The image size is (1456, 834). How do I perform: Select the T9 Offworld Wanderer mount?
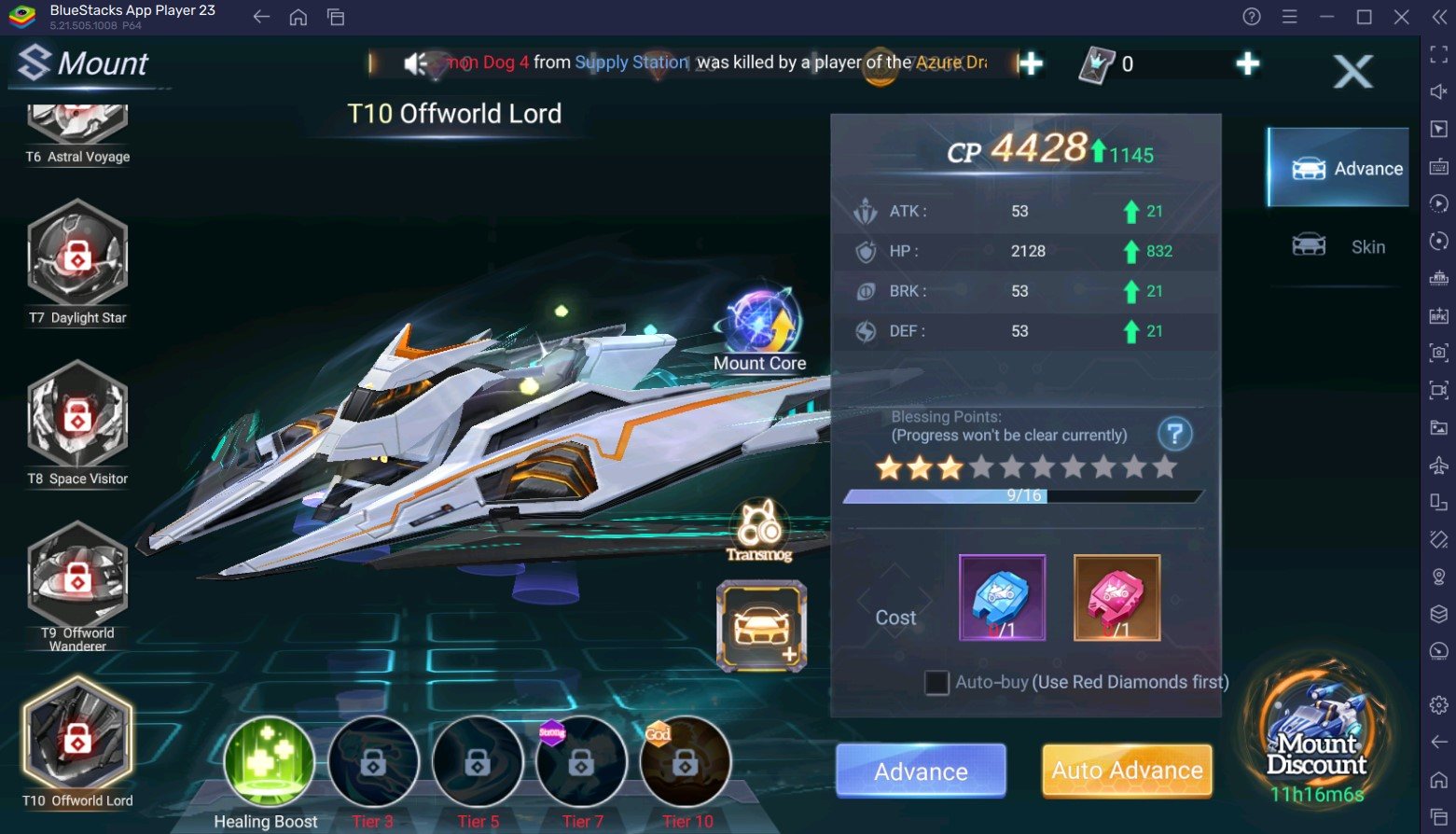[x=77, y=578]
